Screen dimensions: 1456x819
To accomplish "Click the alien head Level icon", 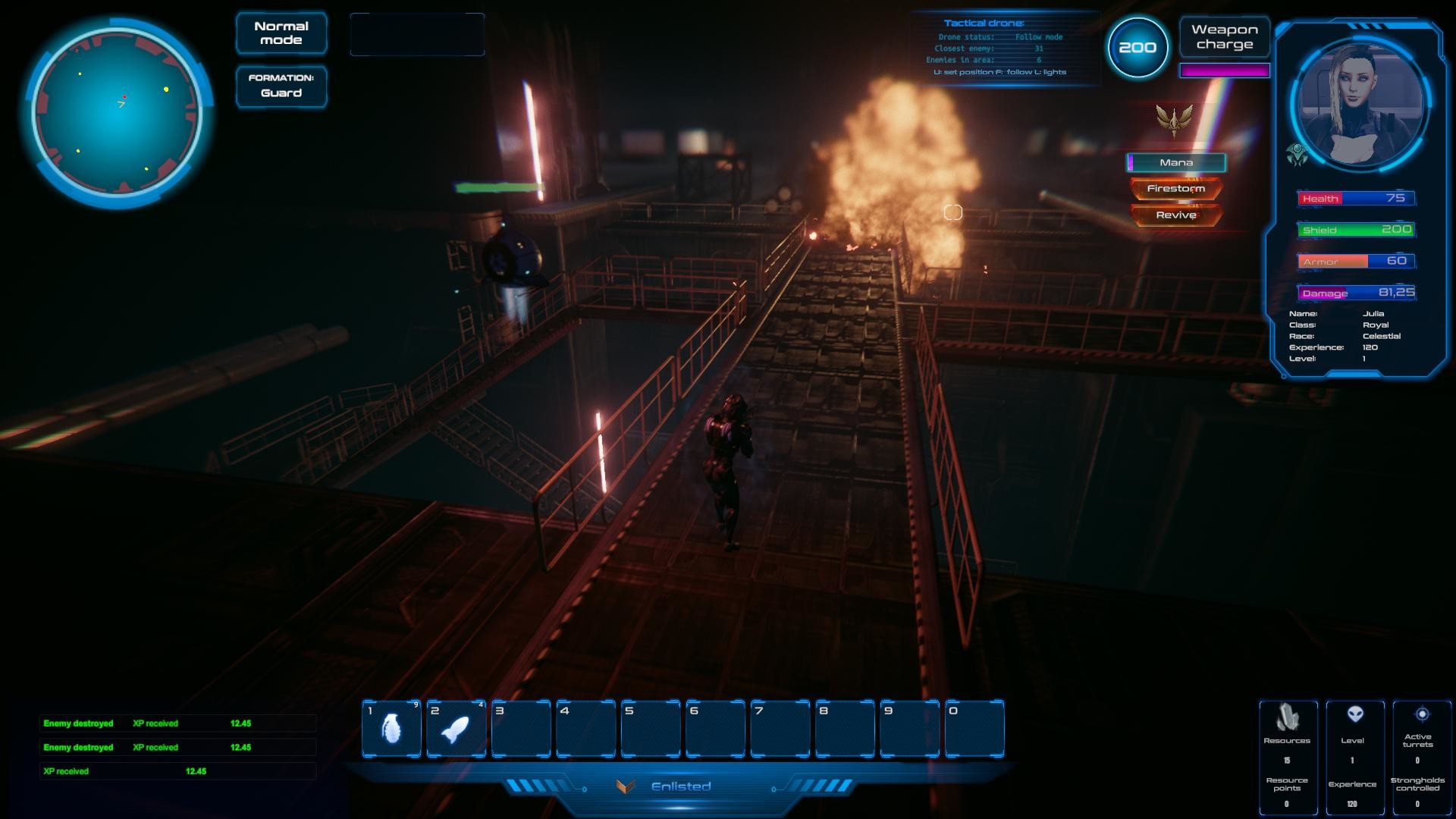I will [1354, 714].
